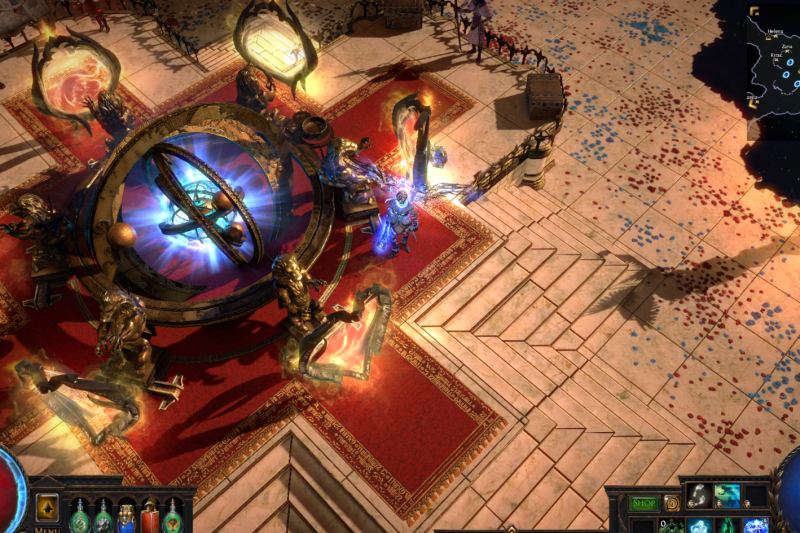This screenshot has height=533, width=800.
Task: Click the gold arrow level-up icon
Action: [x=47, y=507]
